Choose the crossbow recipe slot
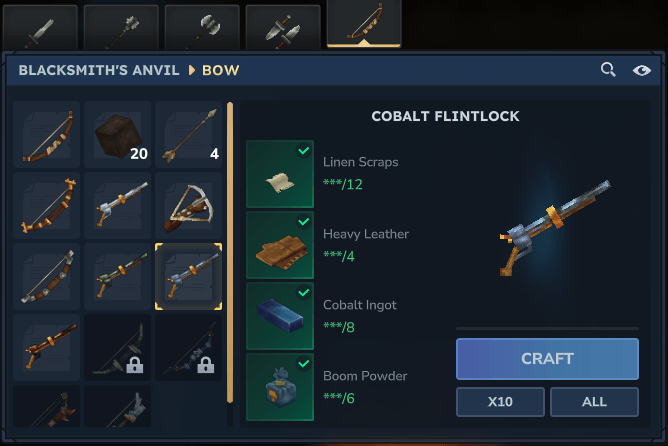This screenshot has height=446, width=668. (188, 205)
